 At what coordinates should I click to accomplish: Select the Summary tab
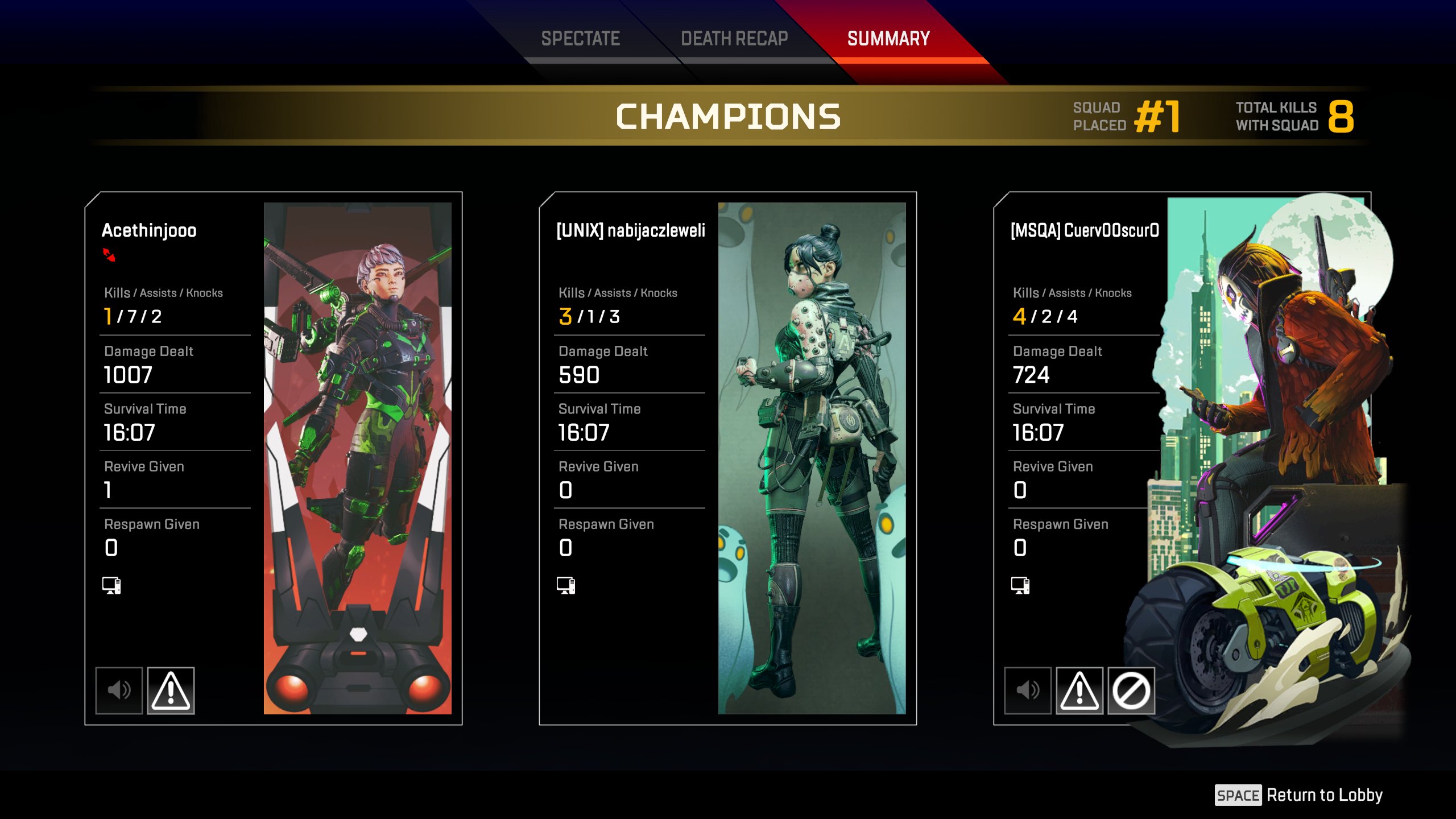pyautogui.click(x=888, y=39)
